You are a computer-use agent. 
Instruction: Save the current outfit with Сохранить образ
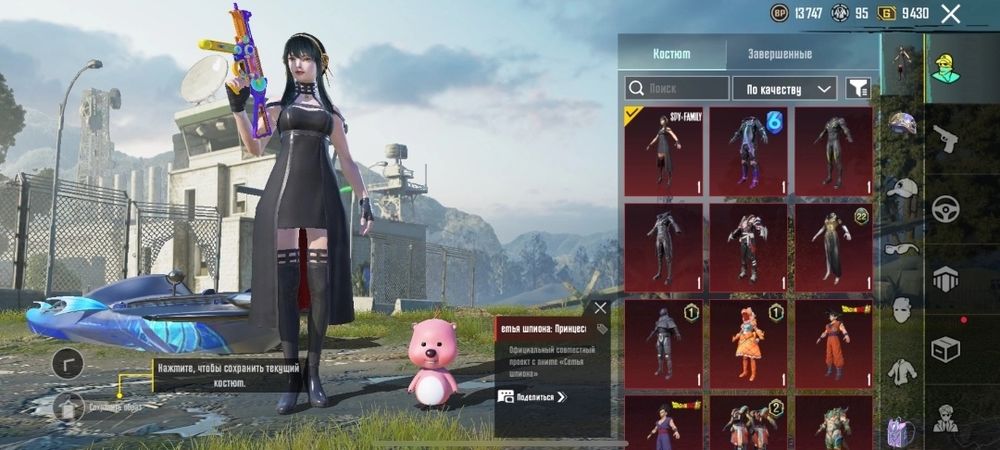(x=69, y=407)
